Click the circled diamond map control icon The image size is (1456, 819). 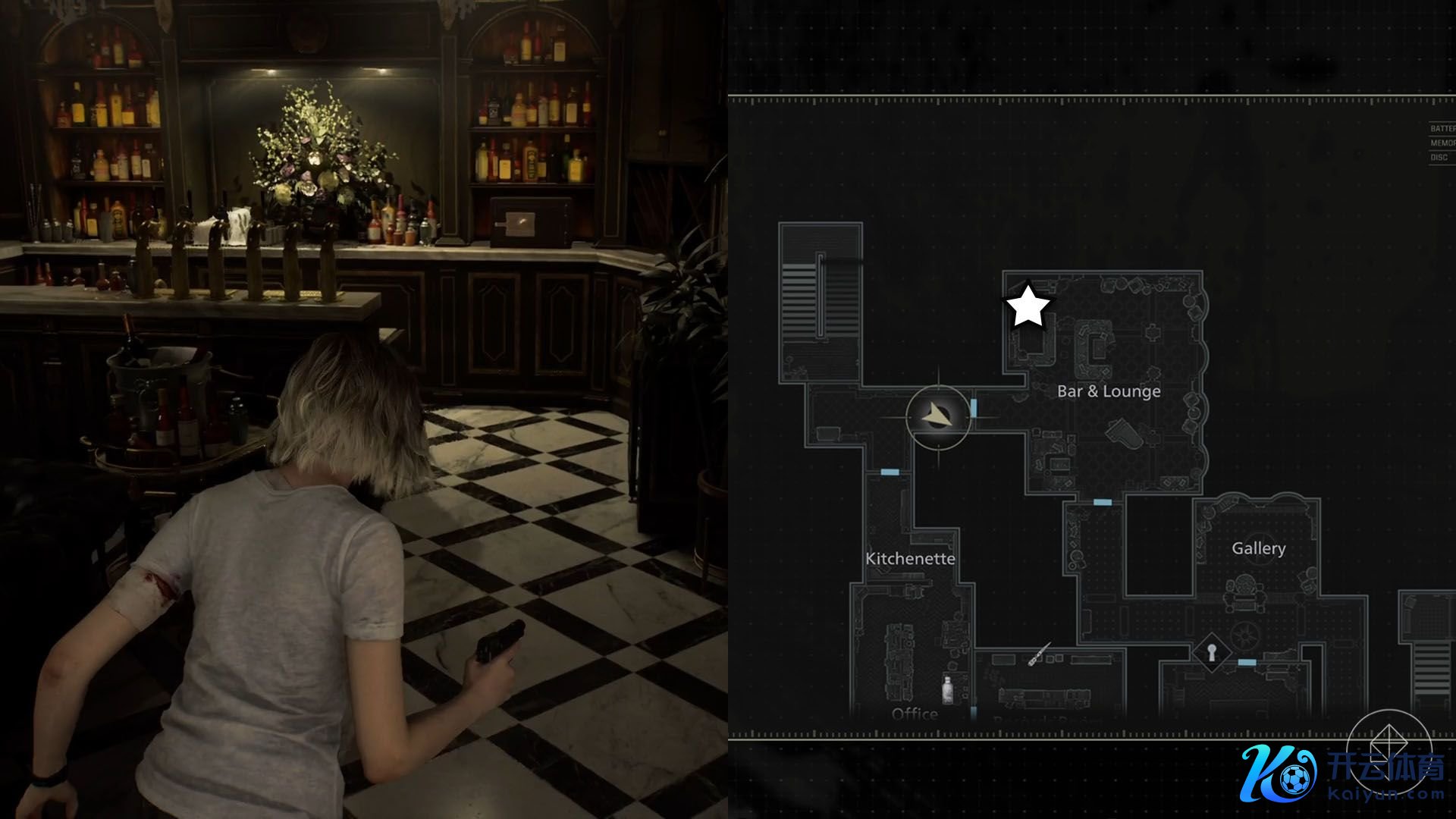(1388, 742)
